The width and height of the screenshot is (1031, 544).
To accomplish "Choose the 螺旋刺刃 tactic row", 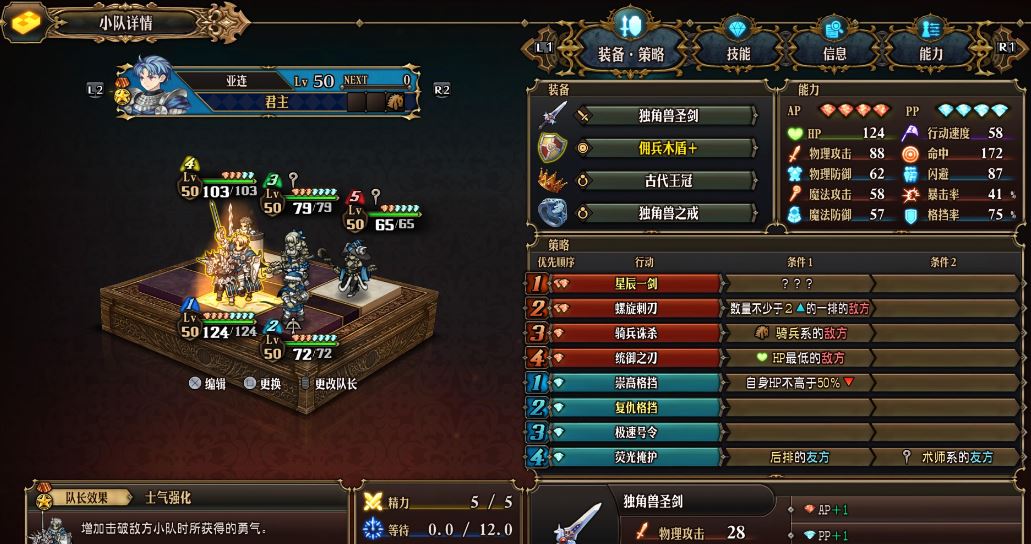I will (x=639, y=308).
